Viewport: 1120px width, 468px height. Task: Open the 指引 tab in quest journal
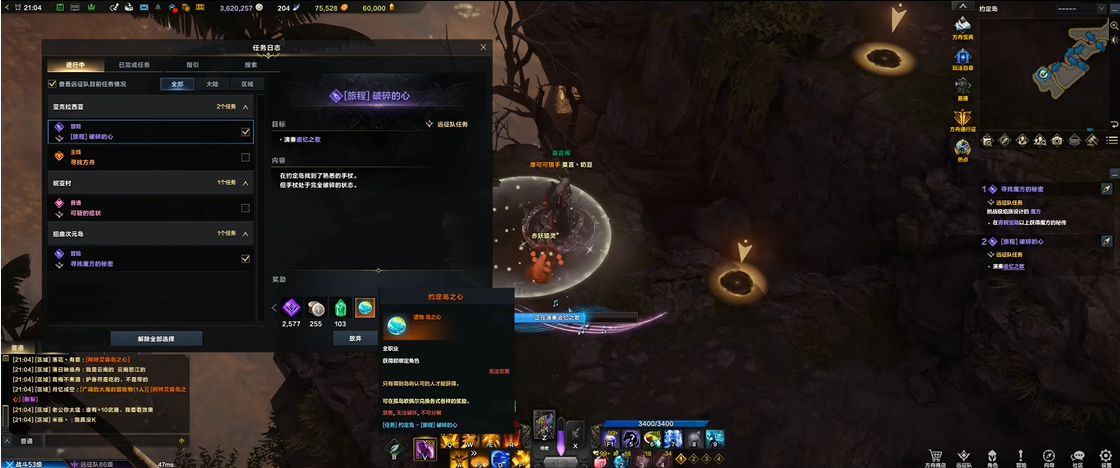click(192, 64)
